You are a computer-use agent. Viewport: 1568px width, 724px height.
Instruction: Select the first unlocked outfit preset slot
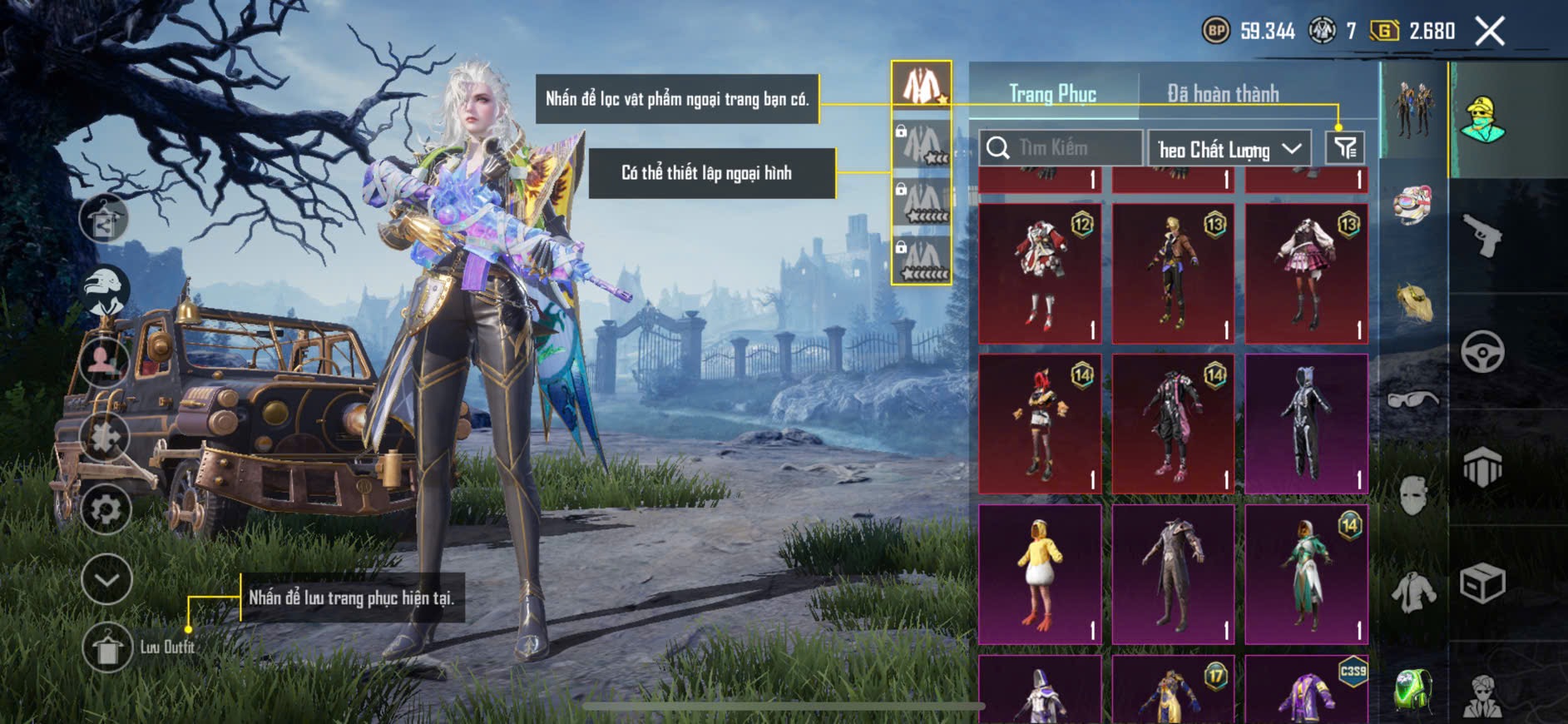922,84
